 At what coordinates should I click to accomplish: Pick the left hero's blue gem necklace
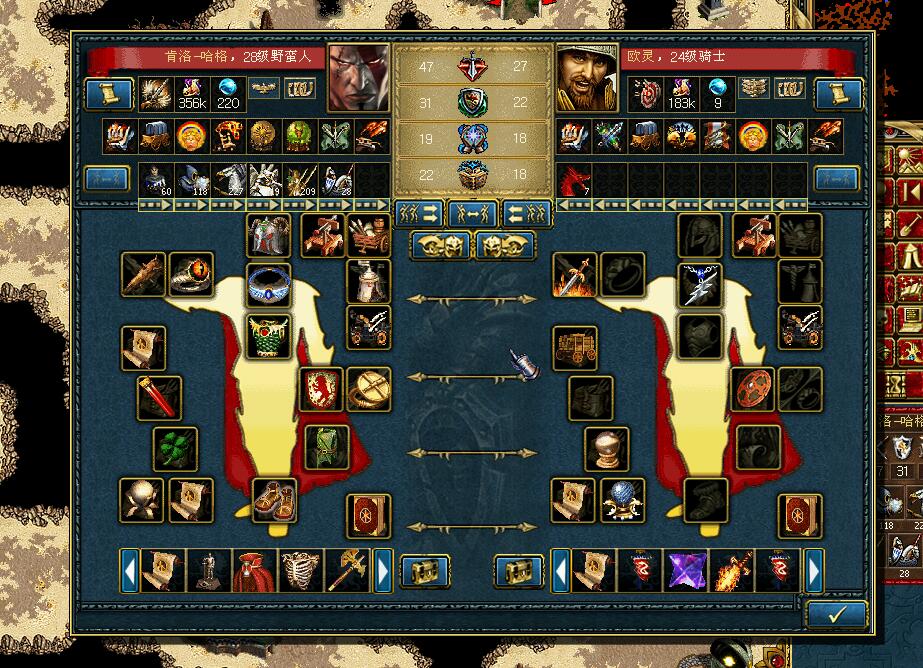tap(268, 285)
